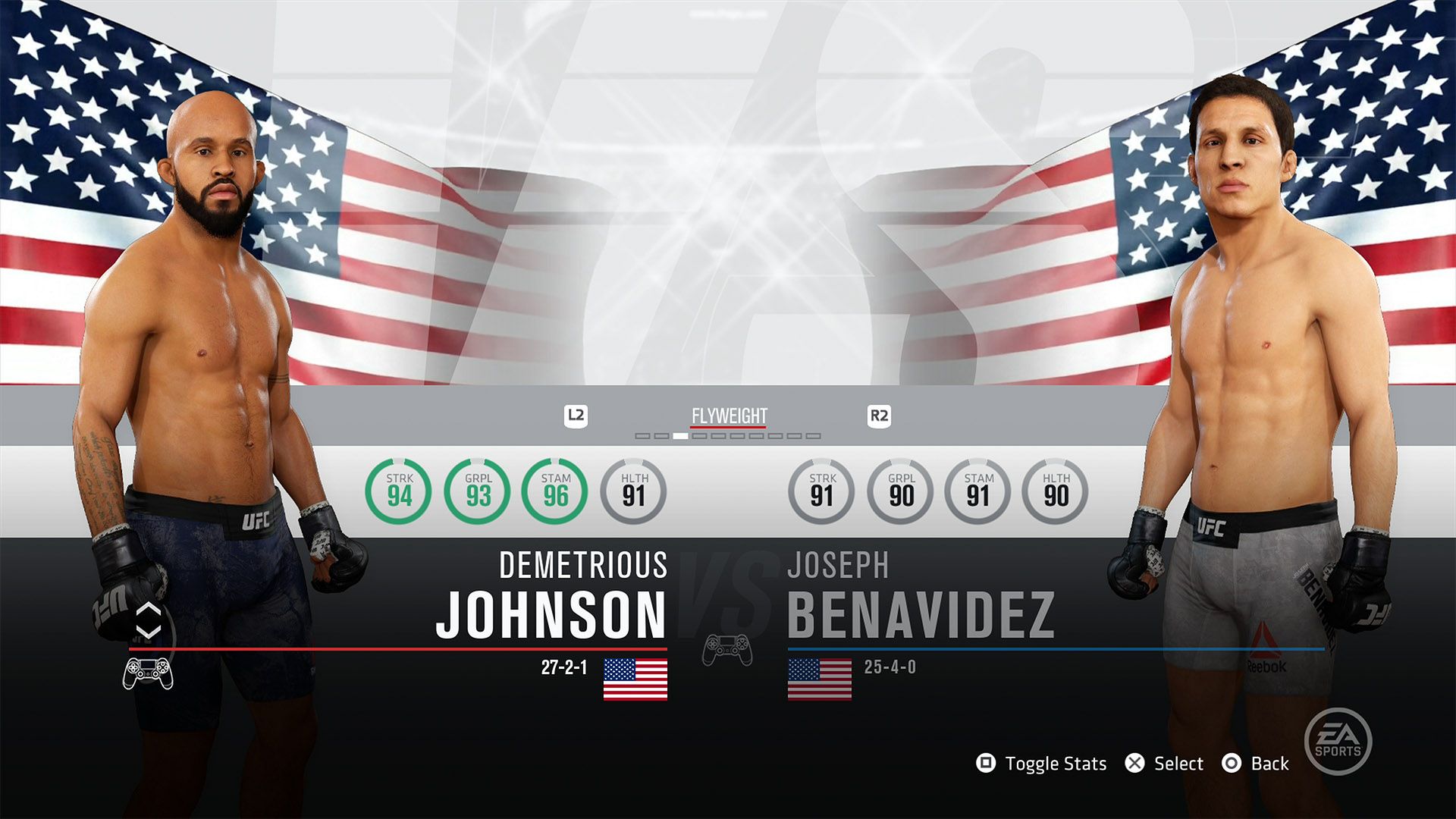Screen dimensions: 1456x819
Task: Click the center unassigned controller icon
Action: click(727, 649)
